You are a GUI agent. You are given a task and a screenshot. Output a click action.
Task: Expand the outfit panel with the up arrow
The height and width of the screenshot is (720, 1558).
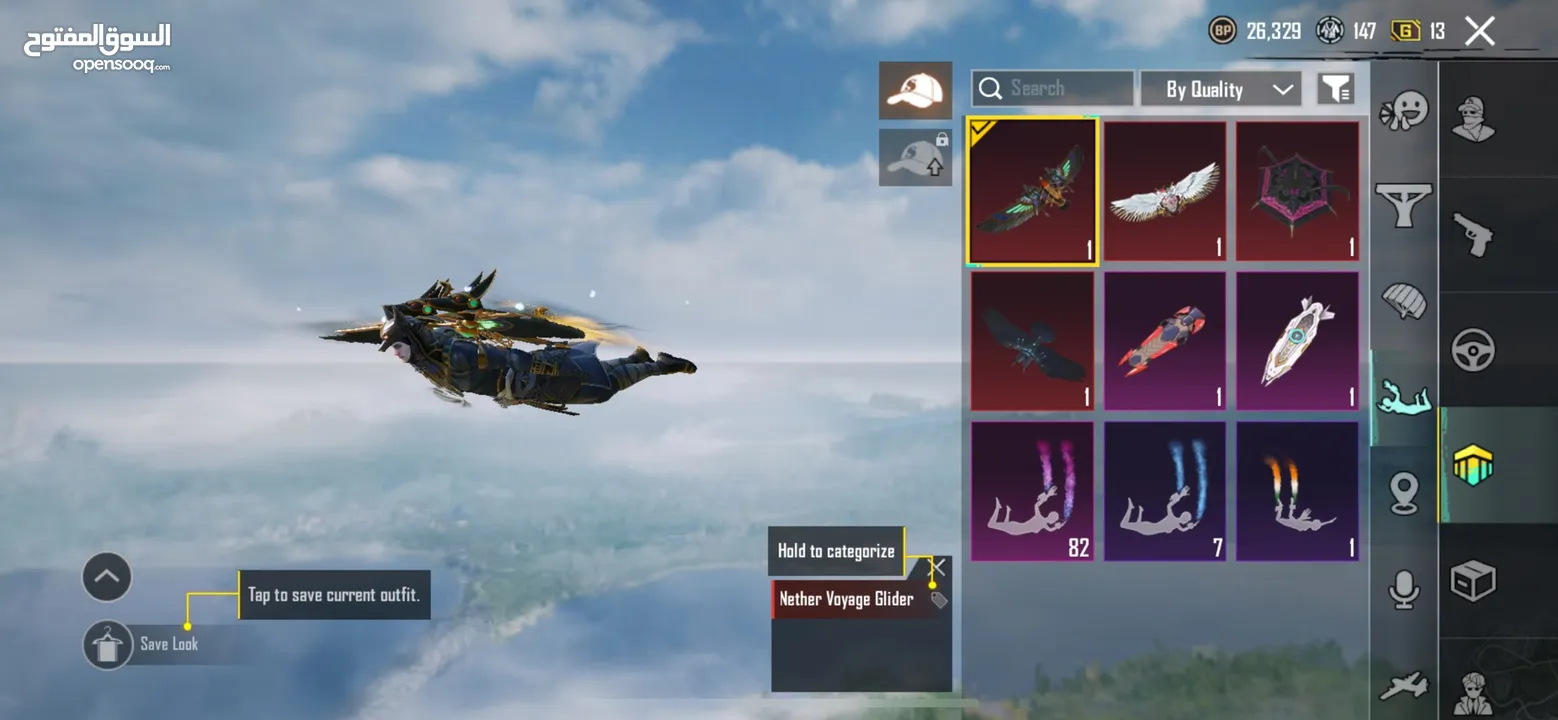(x=106, y=578)
